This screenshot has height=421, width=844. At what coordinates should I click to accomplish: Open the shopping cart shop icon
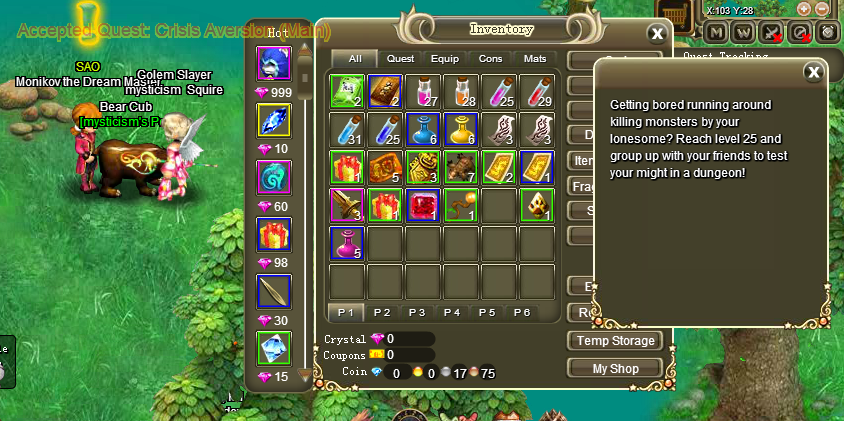(x=678, y=14)
